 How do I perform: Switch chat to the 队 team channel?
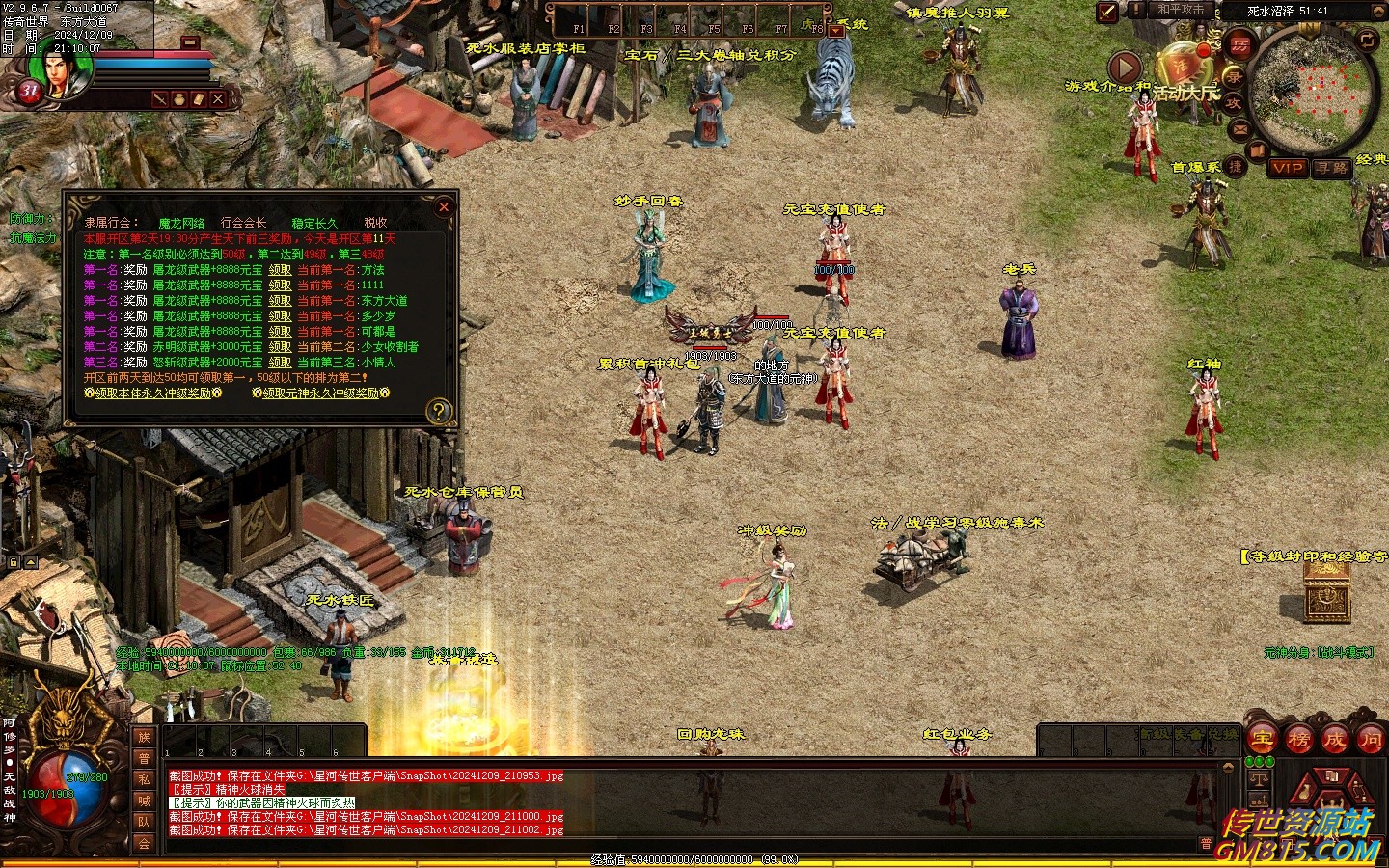[x=144, y=822]
